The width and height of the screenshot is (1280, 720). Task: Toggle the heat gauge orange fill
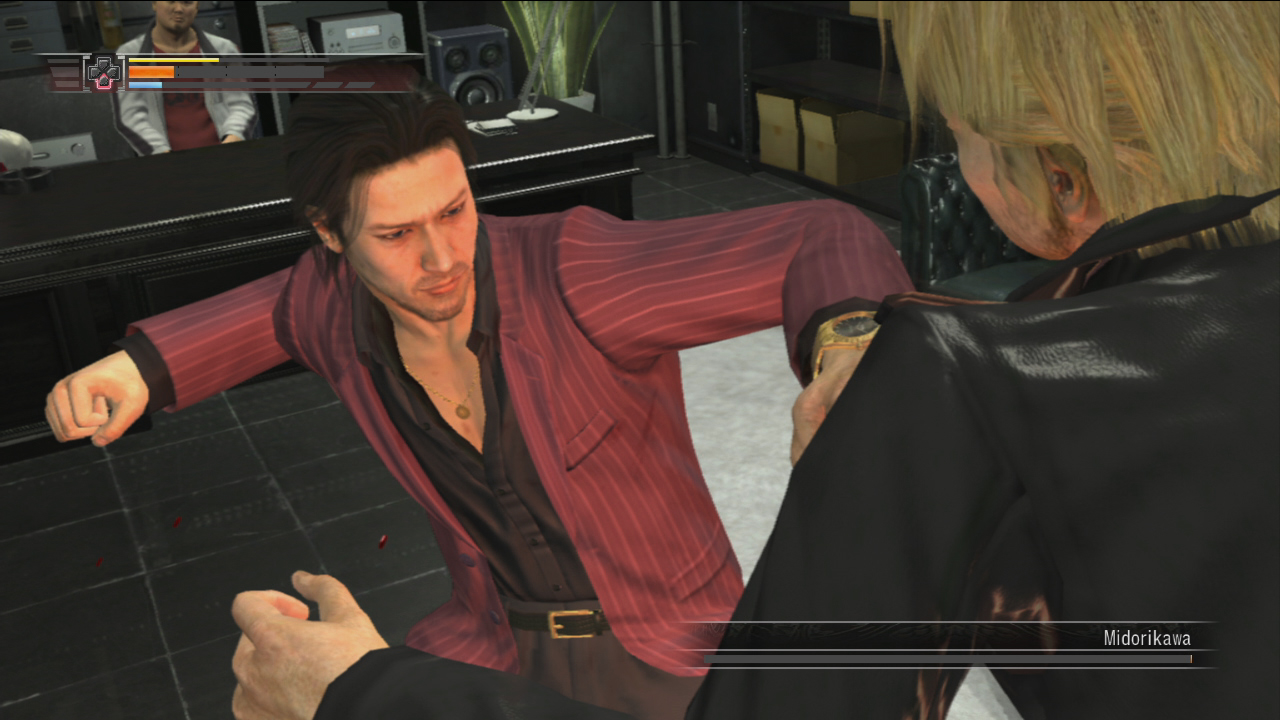(151, 72)
